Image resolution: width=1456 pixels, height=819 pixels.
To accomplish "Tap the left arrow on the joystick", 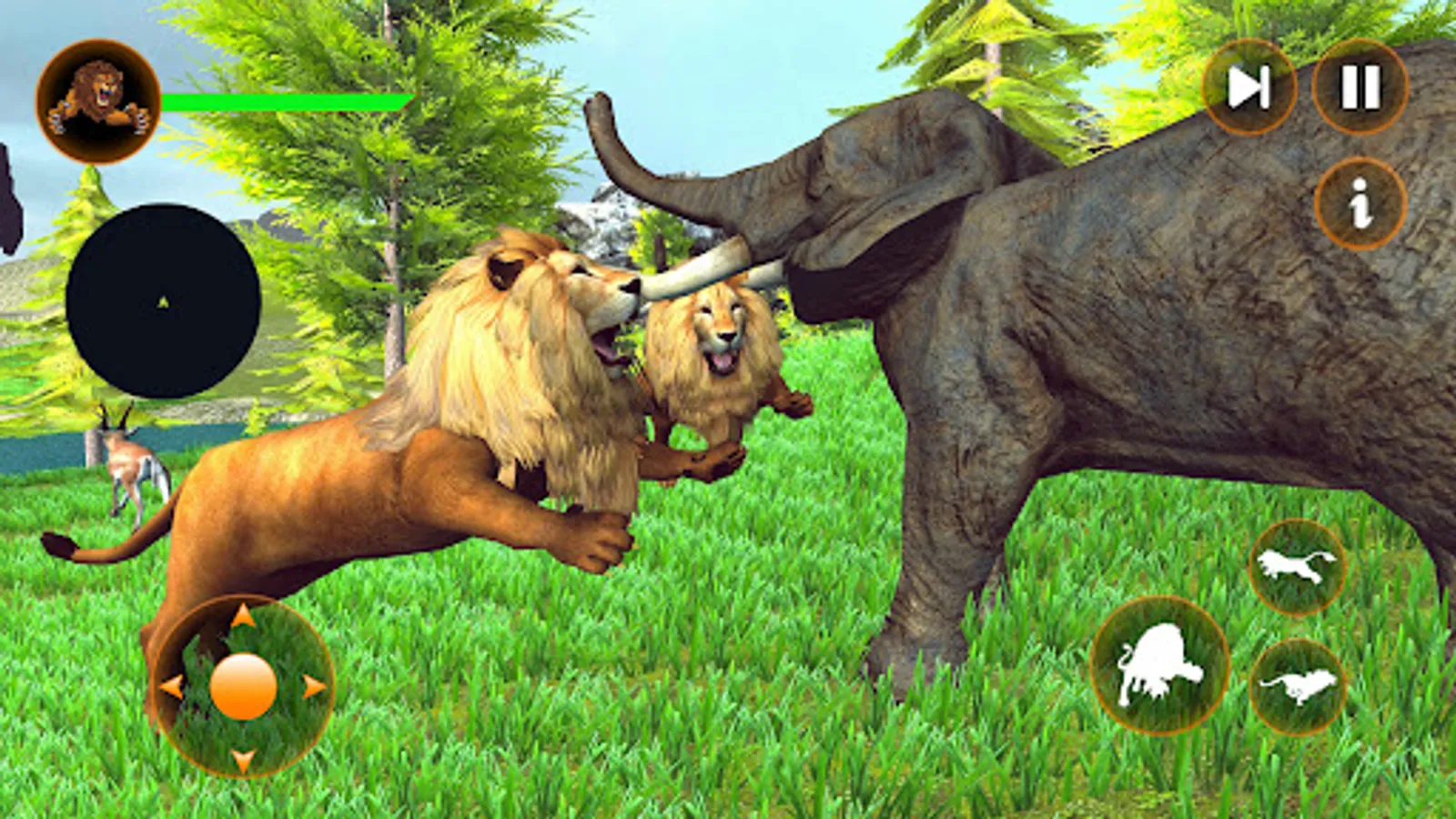I will pos(175,687).
